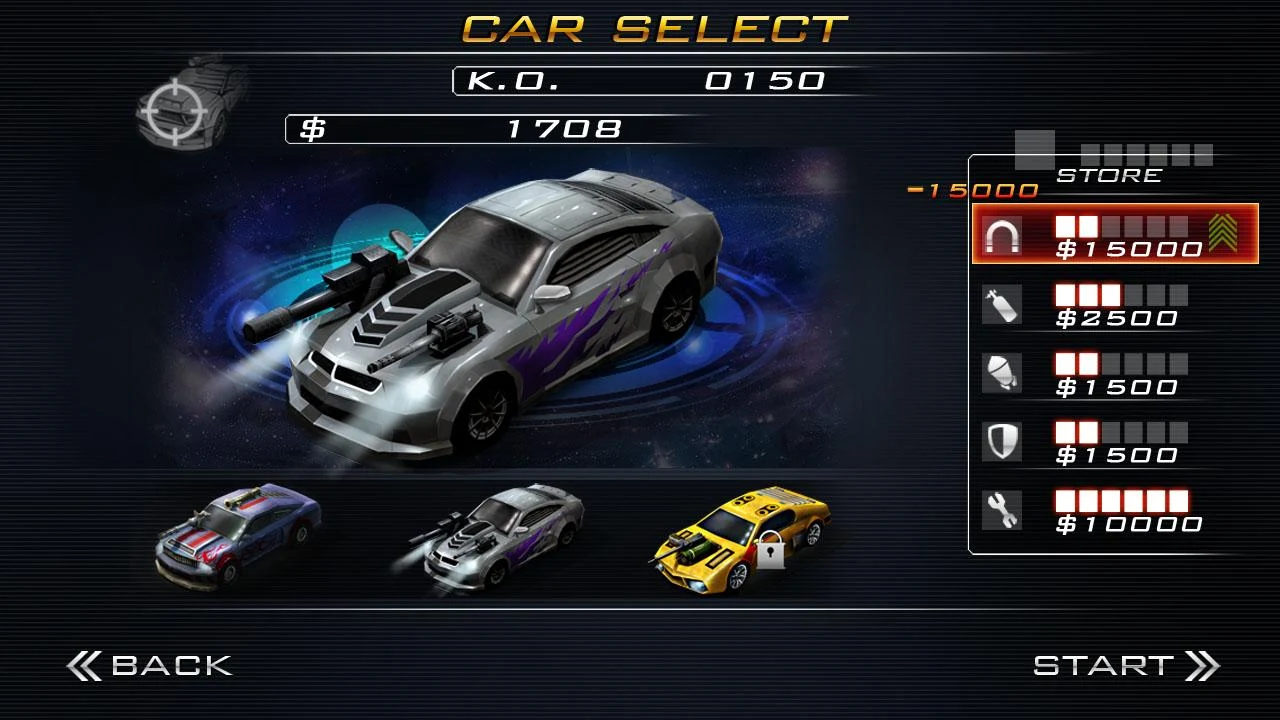Go back with the BACK button

[150, 666]
